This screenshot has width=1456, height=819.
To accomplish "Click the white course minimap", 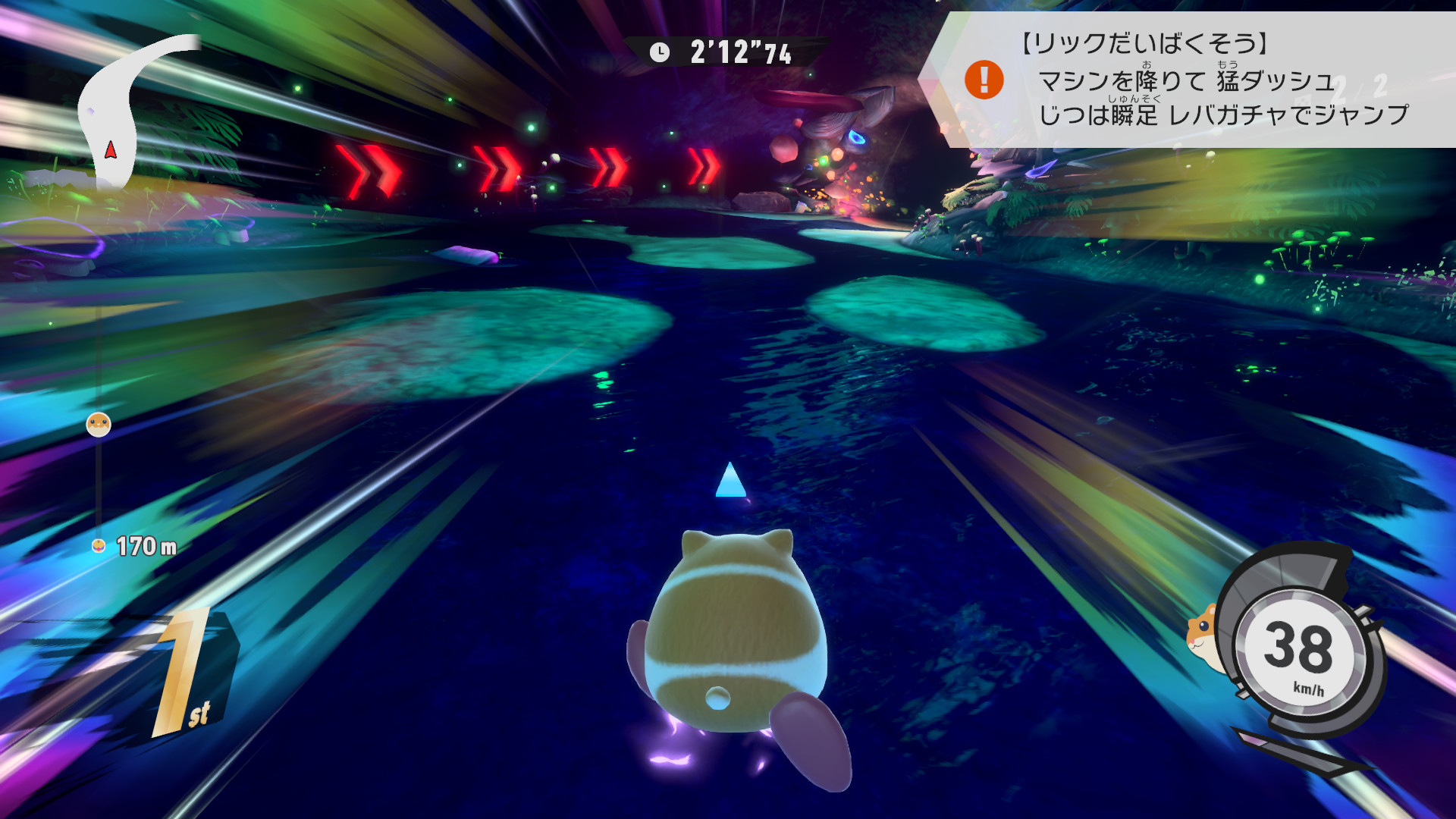I will 121,114.
